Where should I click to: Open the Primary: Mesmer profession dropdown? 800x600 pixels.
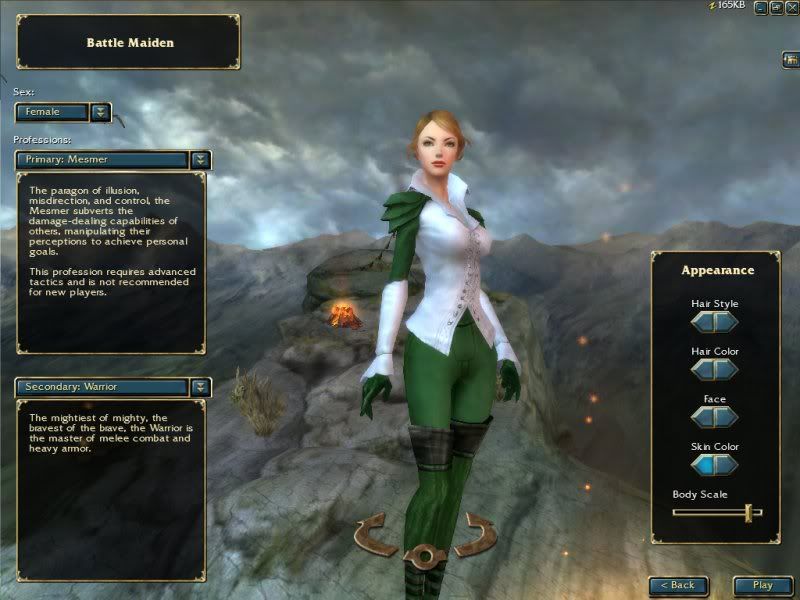[x=201, y=159]
